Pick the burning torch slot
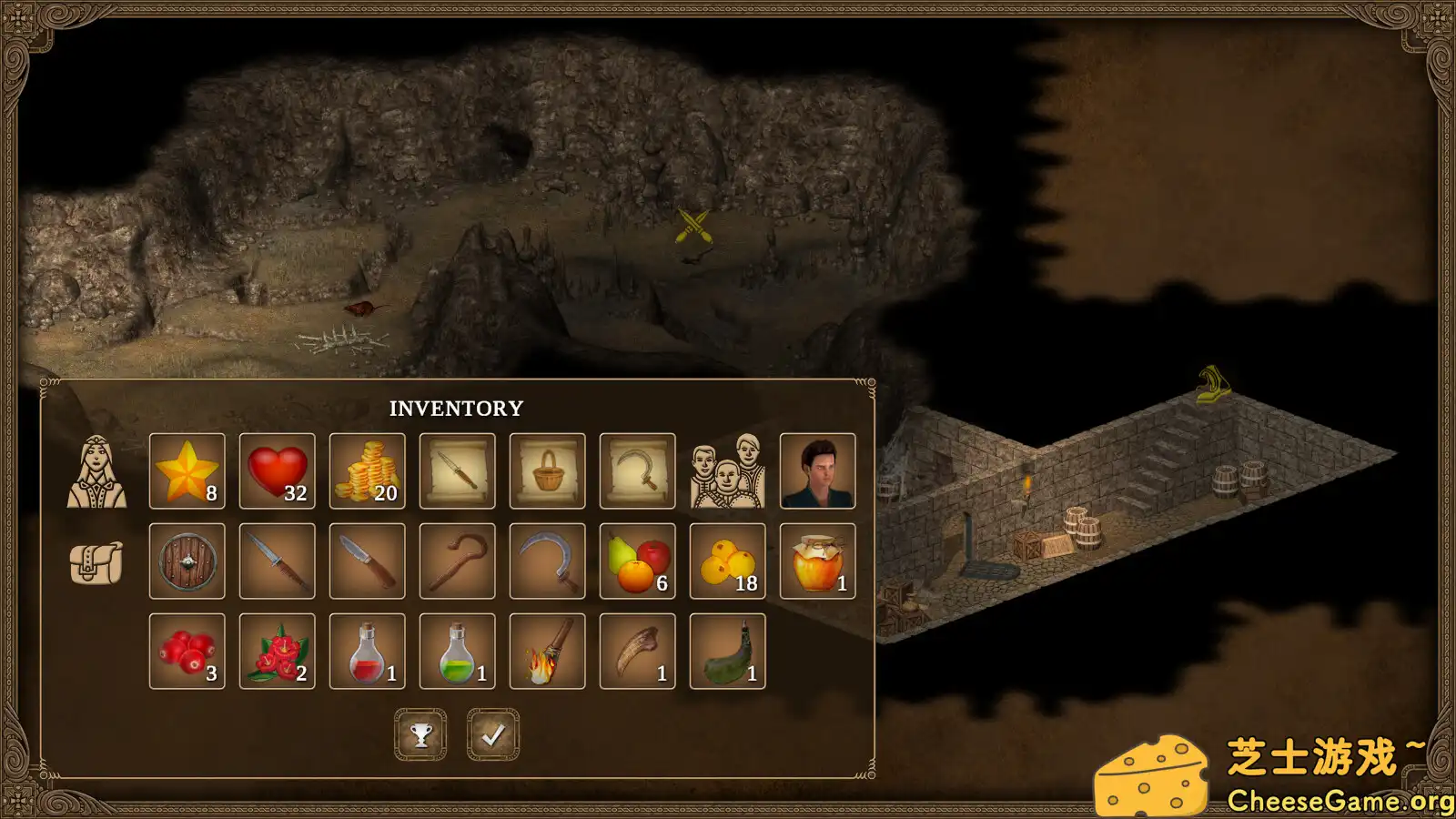Image resolution: width=1456 pixels, height=819 pixels. tap(547, 652)
